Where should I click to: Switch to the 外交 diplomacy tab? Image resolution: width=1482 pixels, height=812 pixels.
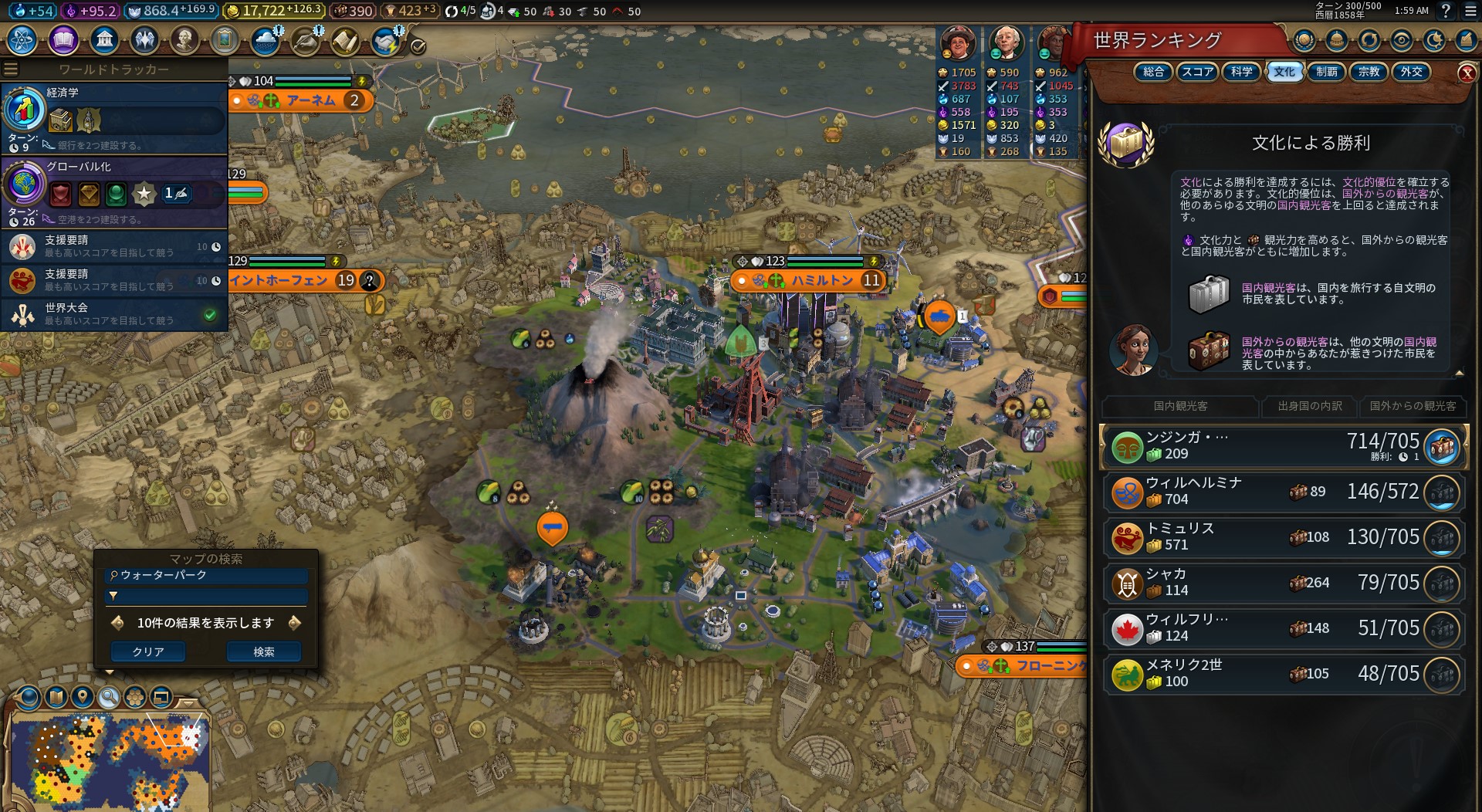tap(1411, 72)
